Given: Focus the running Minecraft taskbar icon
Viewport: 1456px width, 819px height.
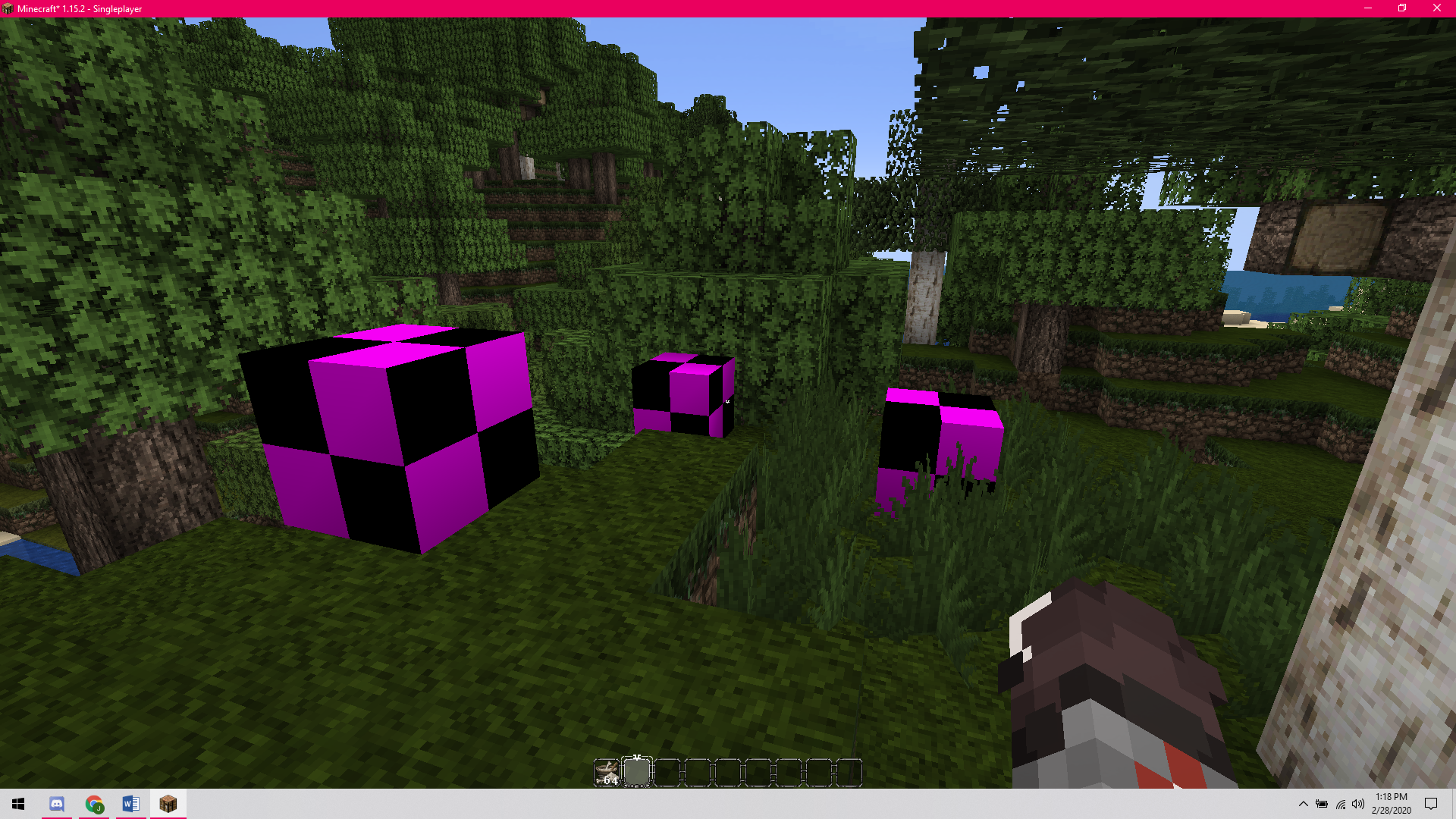Looking at the screenshot, I should pos(168,804).
